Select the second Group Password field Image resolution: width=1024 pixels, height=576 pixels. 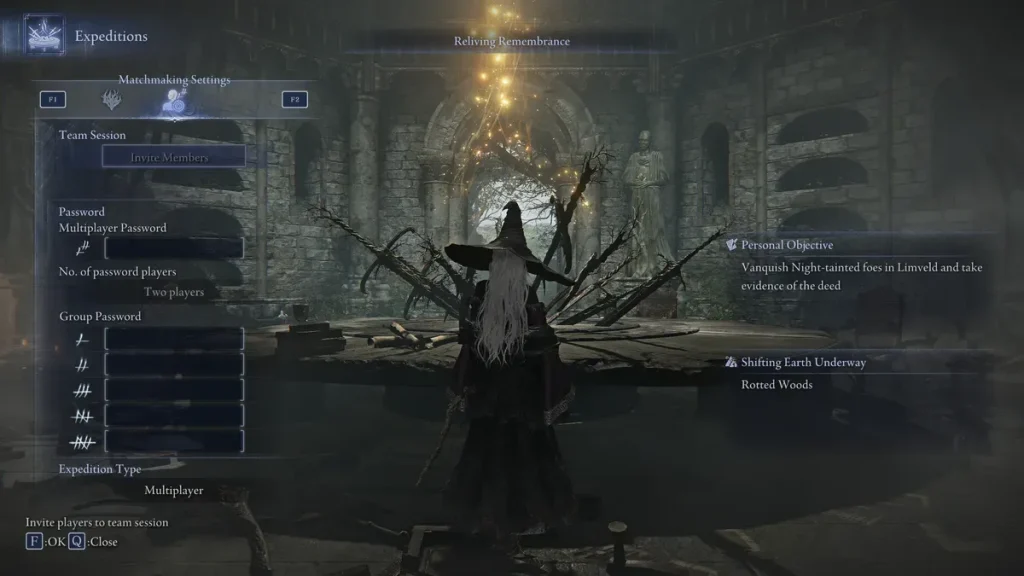[x=174, y=365]
